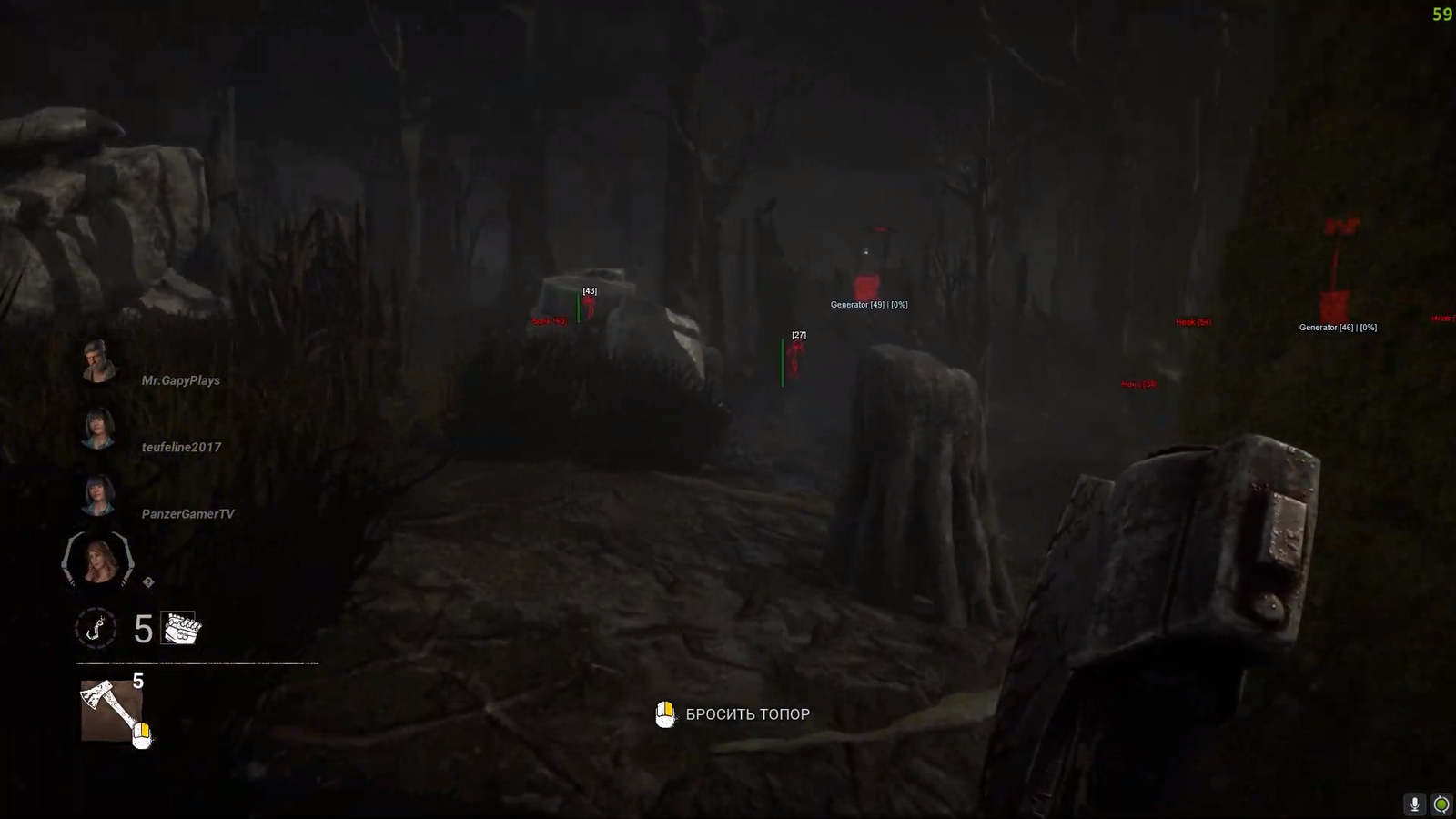Click the green recording indicator icon

click(1441, 804)
